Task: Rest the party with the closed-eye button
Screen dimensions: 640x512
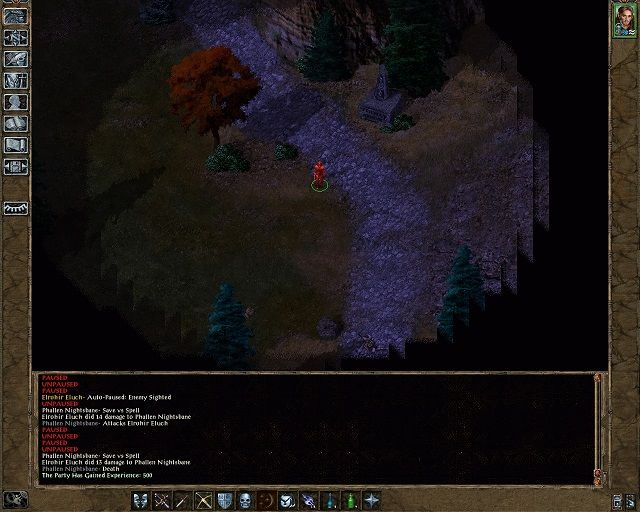Action: (x=16, y=208)
